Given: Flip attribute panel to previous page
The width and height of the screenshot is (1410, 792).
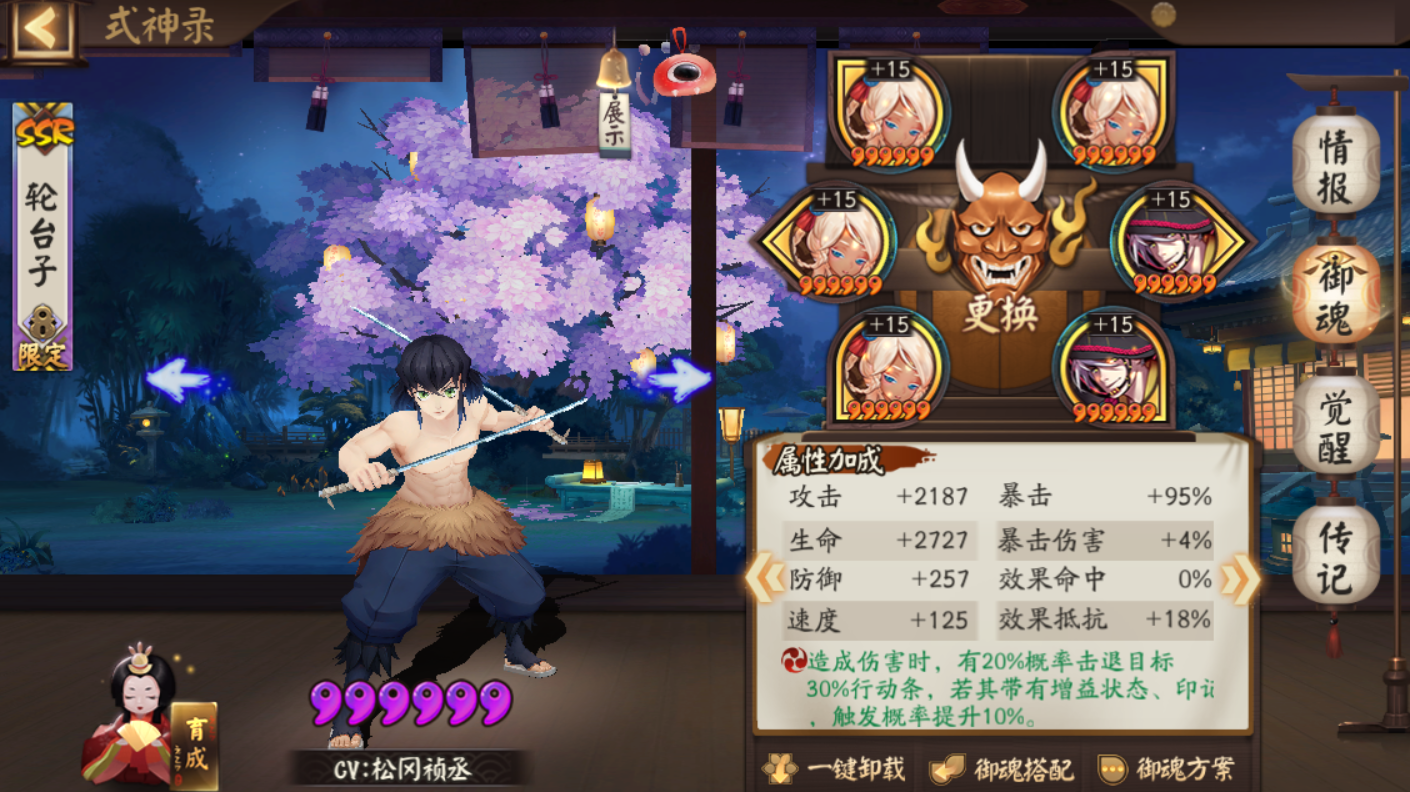Looking at the screenshot, I should (765, 580).
